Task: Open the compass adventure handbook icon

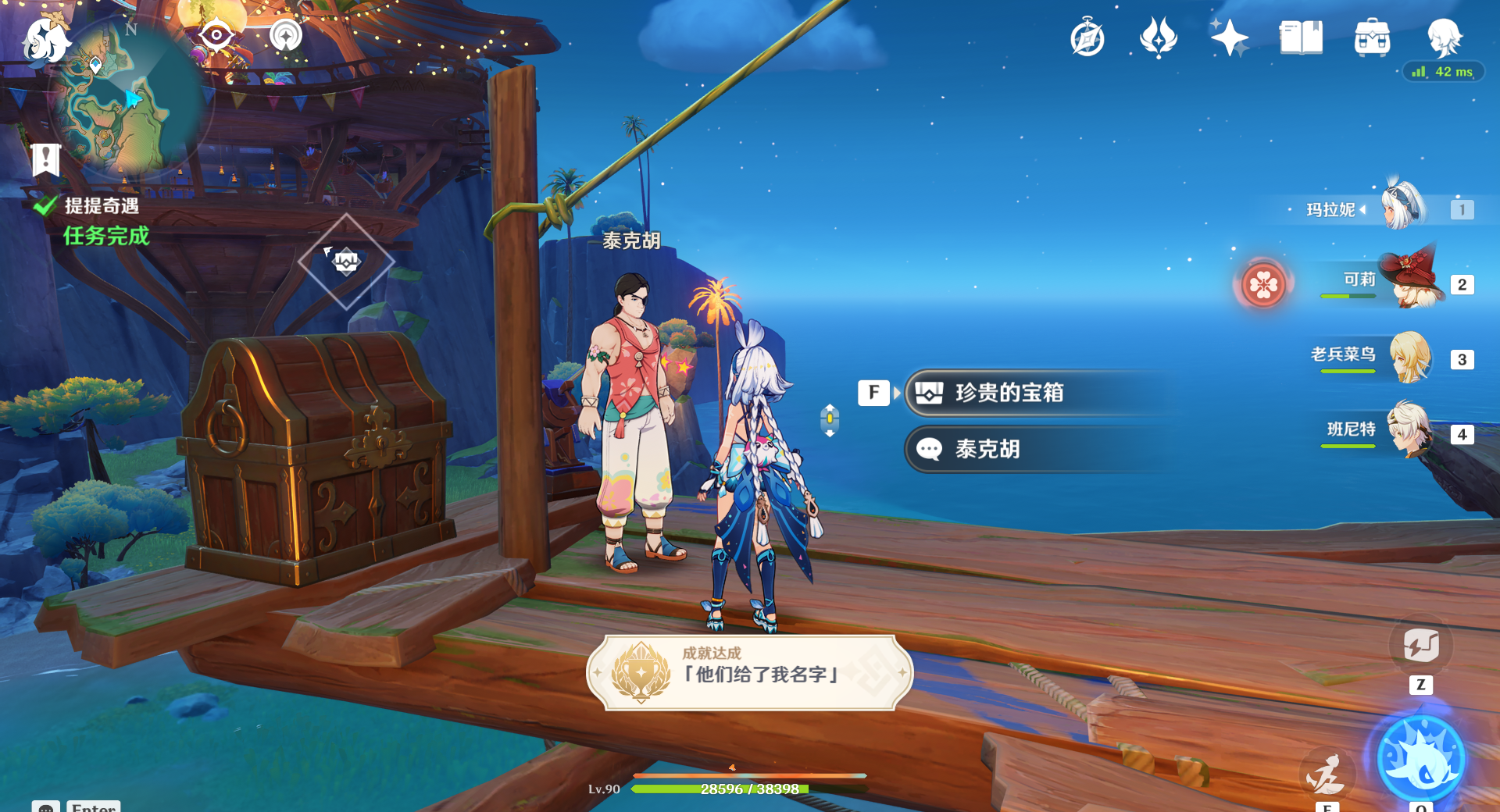Action: pos(1087,37)
